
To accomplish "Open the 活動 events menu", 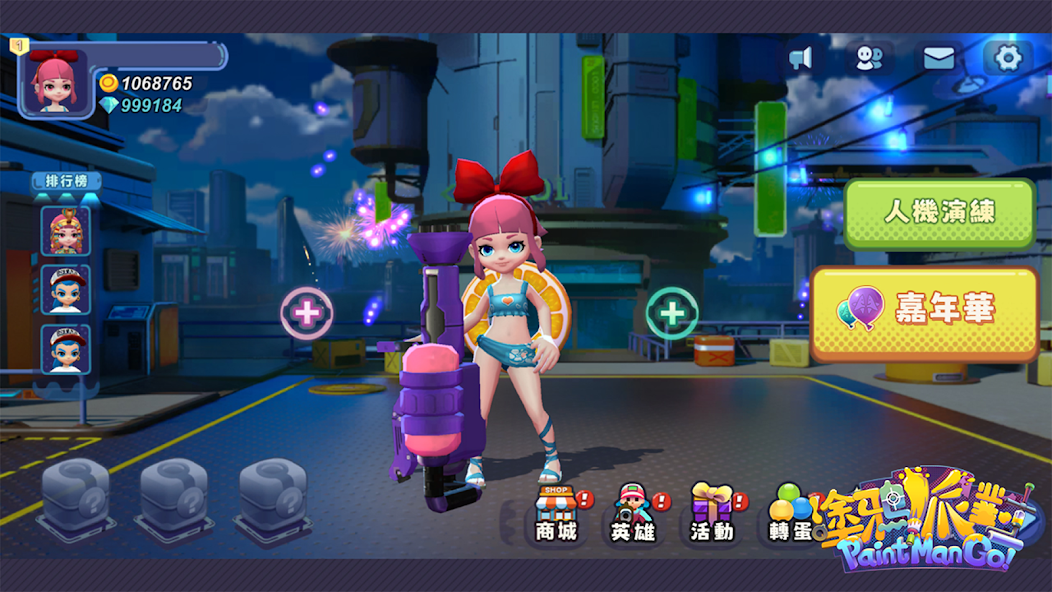I will pos(711,512).
